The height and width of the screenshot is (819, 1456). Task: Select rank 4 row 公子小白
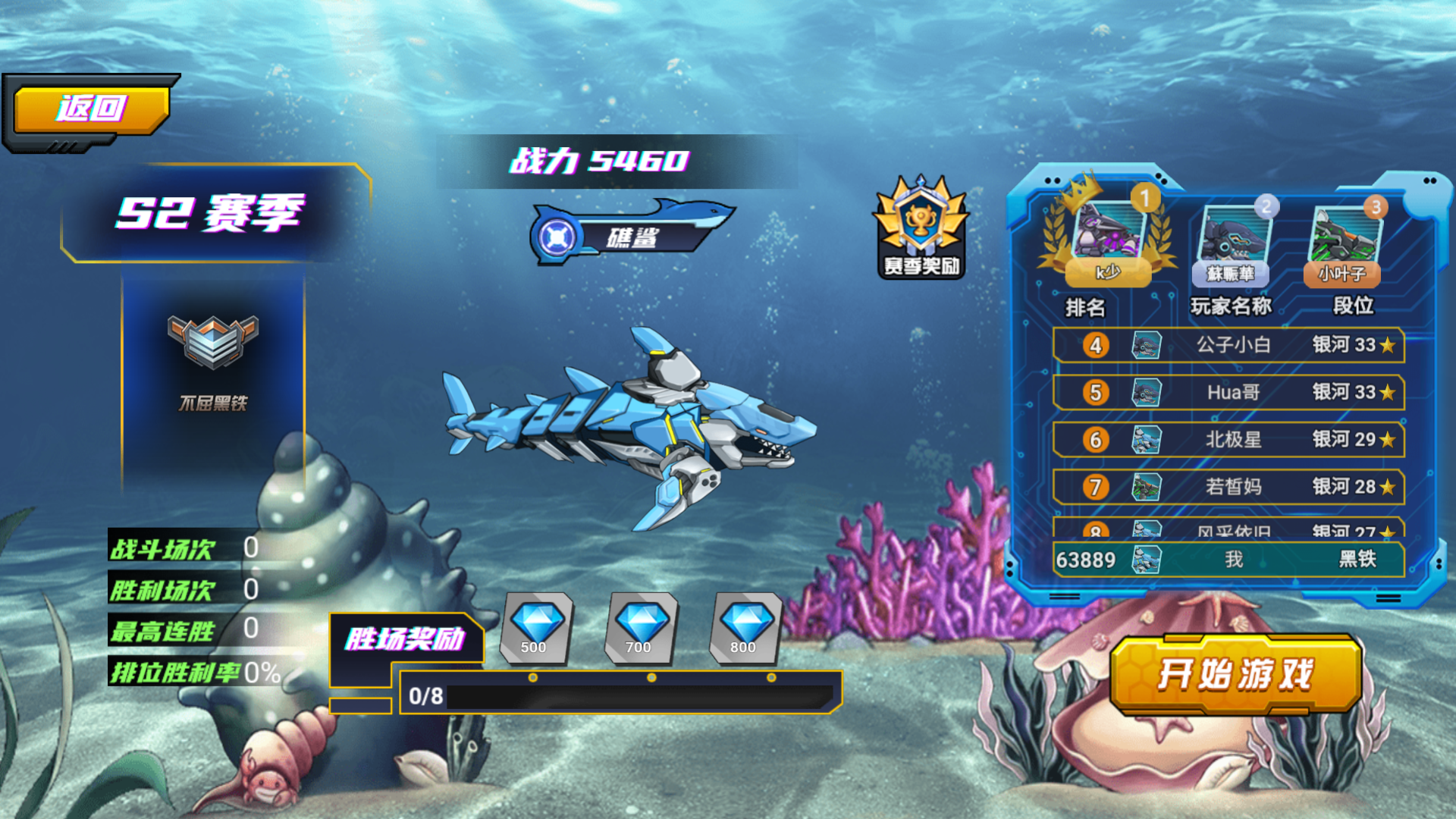pyautogui.click(x=1228, y=345)
